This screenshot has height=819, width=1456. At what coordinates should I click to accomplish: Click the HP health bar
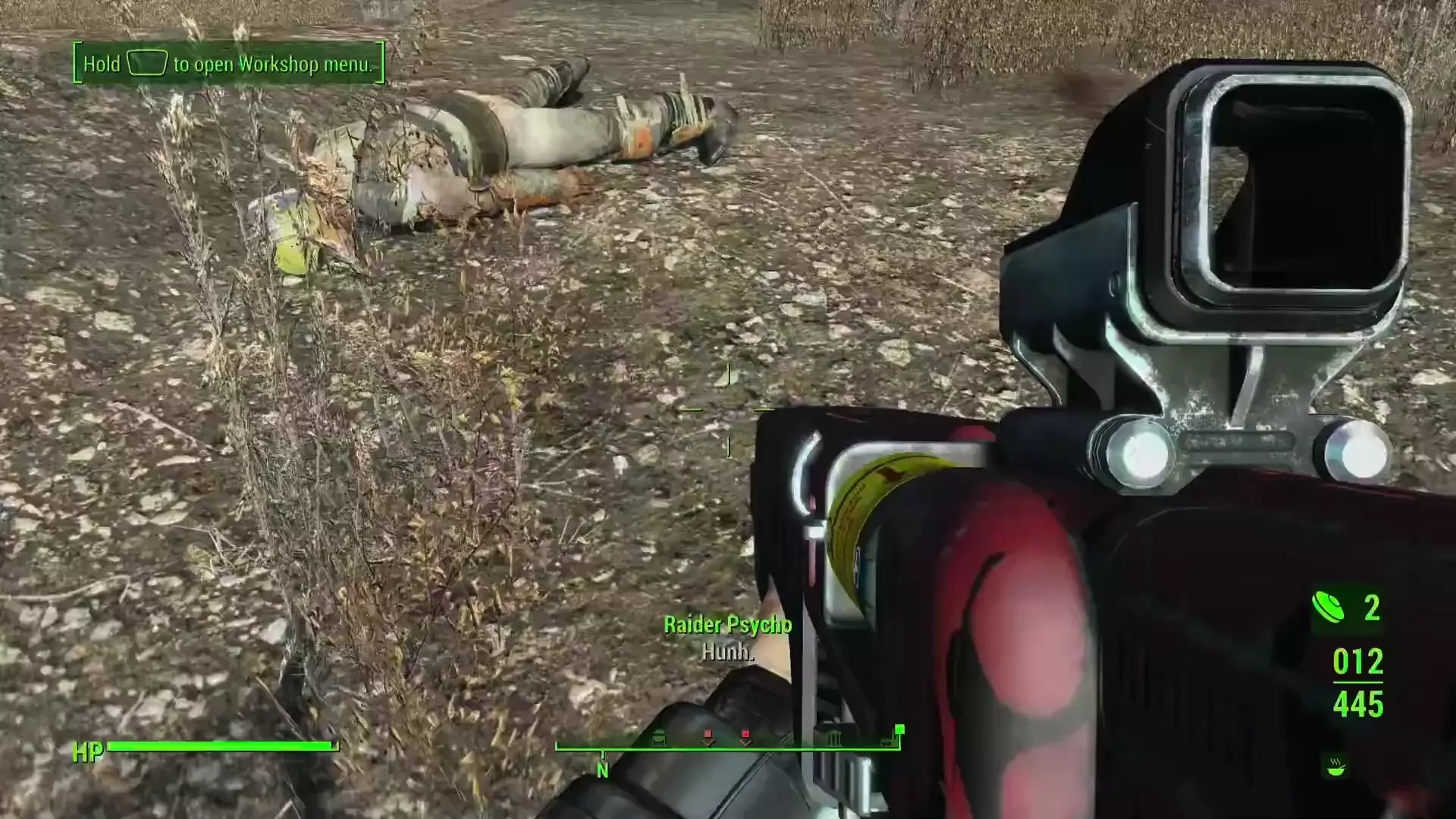click(x=224, y=745)
